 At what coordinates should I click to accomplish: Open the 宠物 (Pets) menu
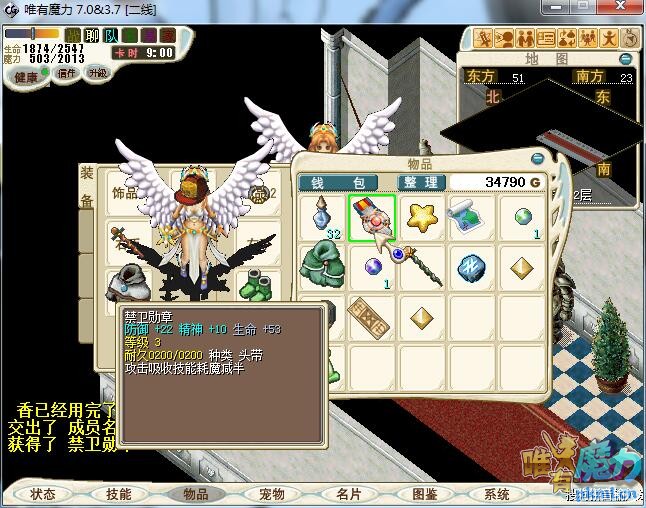click(x=272, y=494)
